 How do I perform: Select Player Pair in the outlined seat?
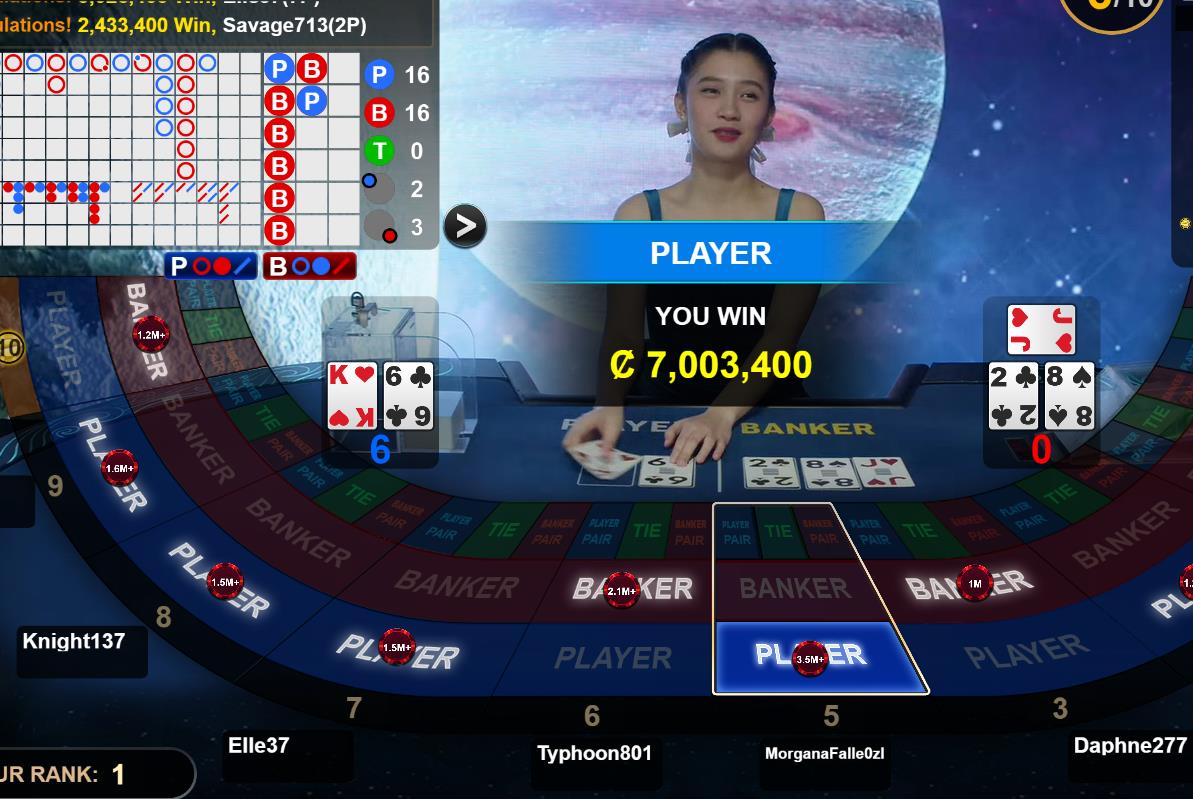tap(736, 531)
